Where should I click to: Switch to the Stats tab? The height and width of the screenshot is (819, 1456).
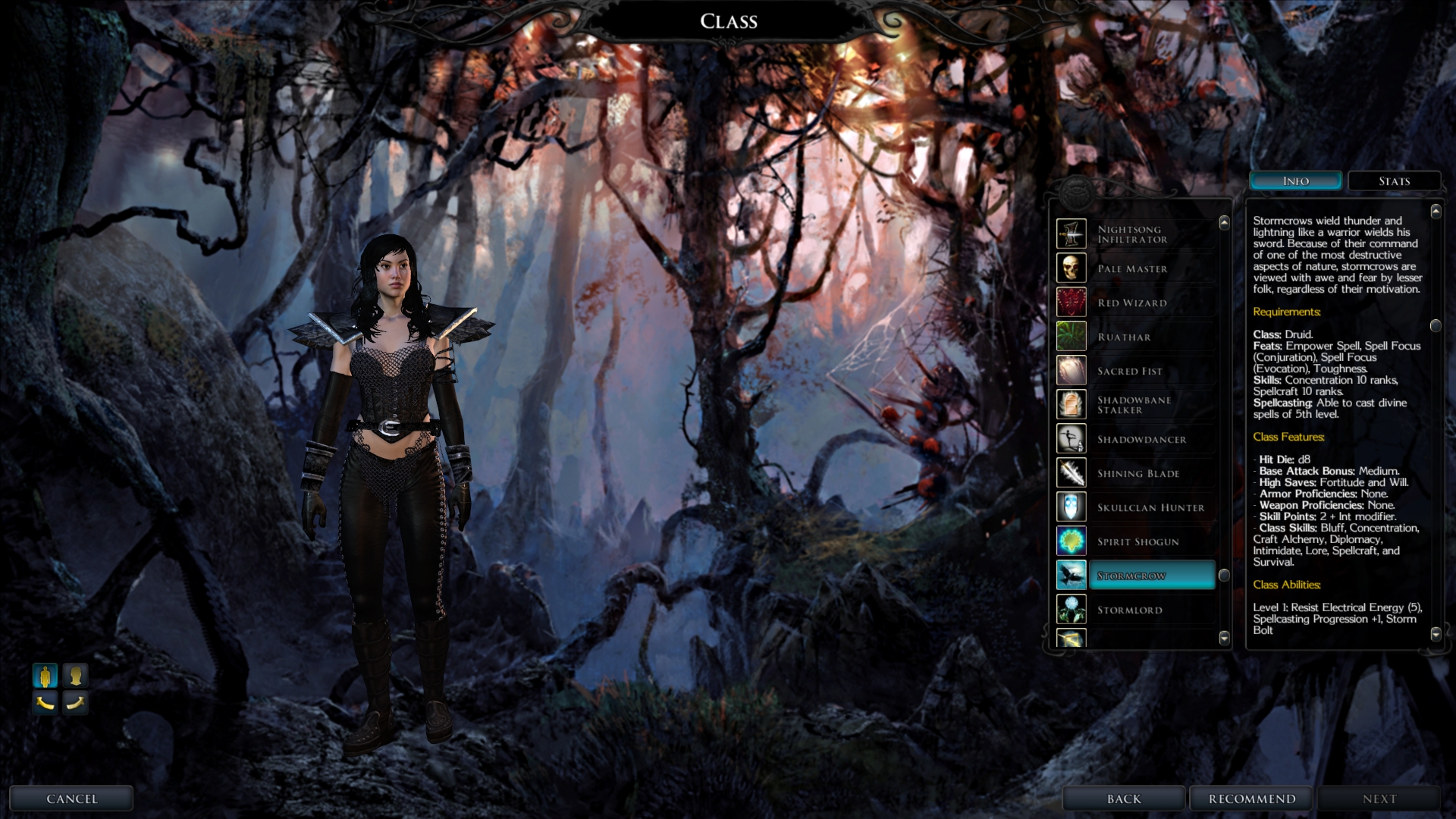point(1394,181)
